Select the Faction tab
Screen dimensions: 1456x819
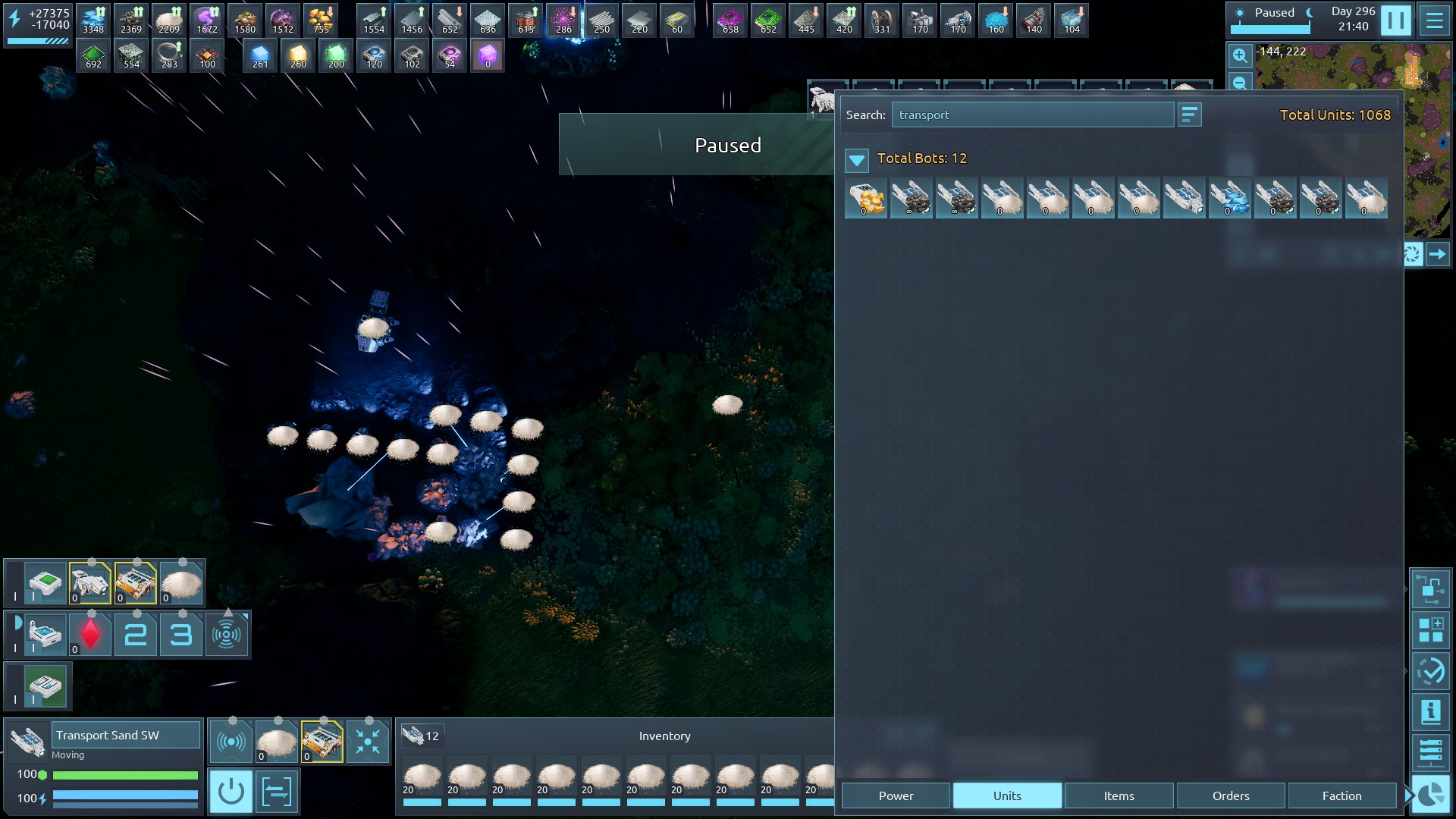click(1341, 795)
